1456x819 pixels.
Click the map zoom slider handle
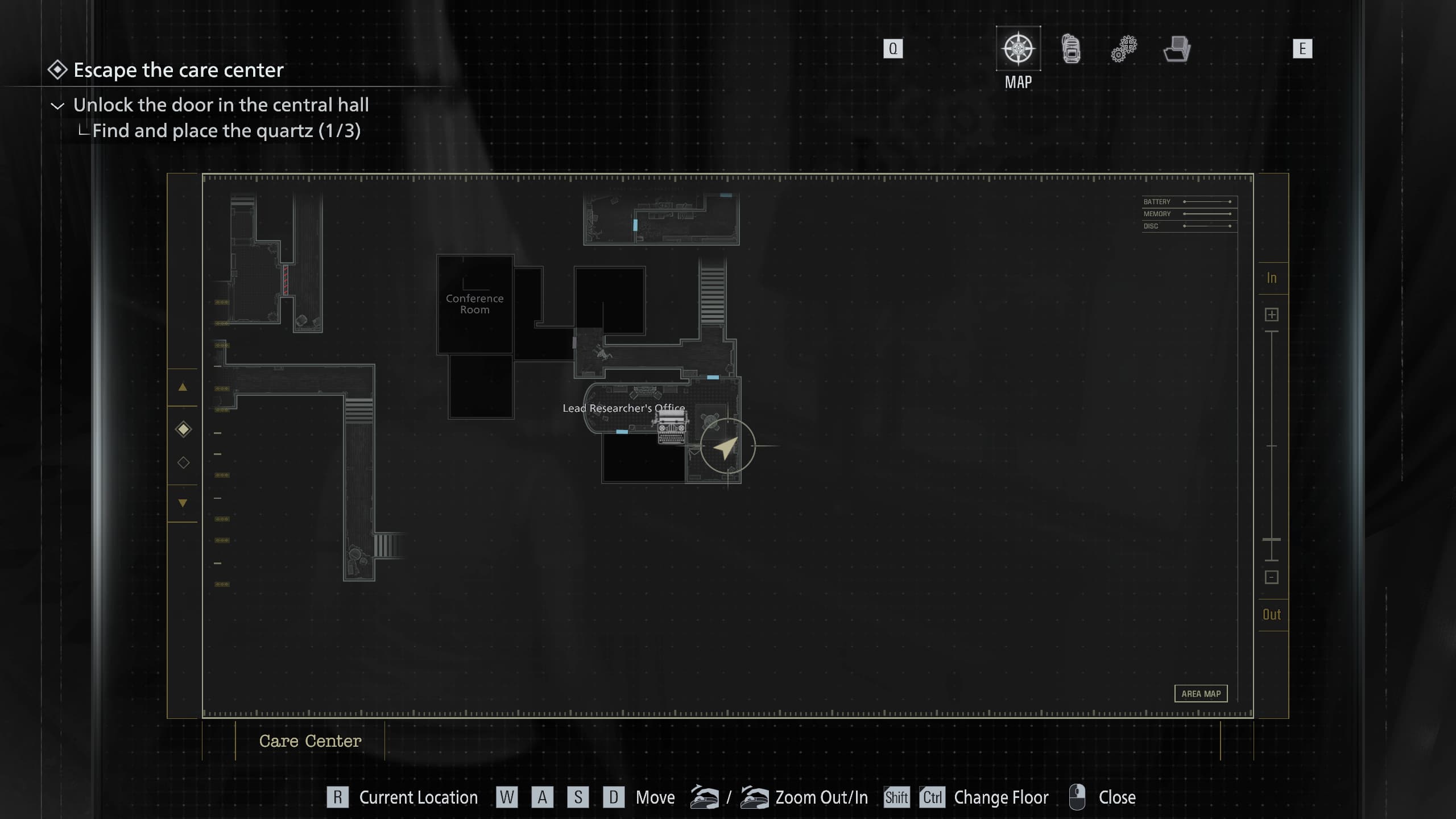[x=1272, y=539]
